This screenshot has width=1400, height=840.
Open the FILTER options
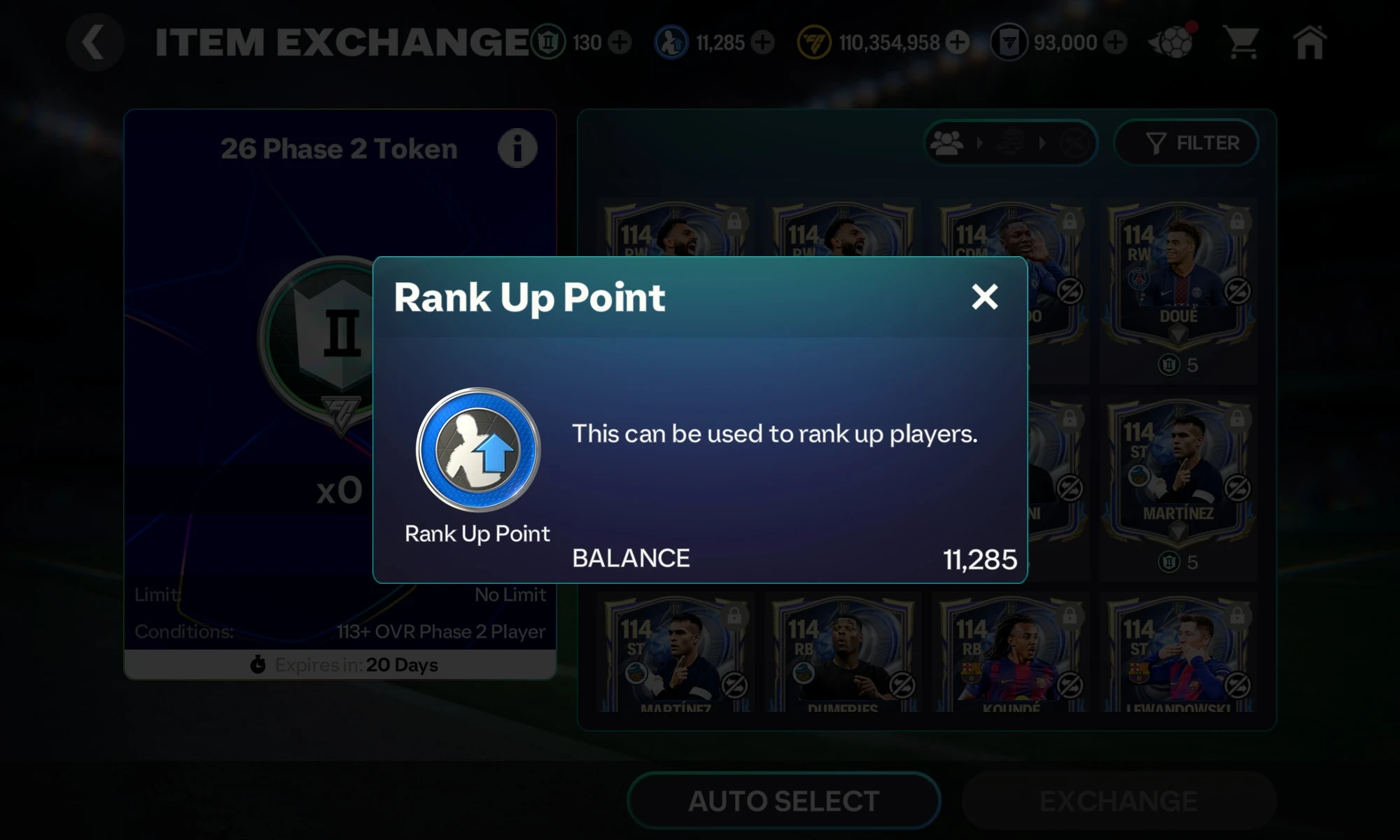(x=1186, y=143)
